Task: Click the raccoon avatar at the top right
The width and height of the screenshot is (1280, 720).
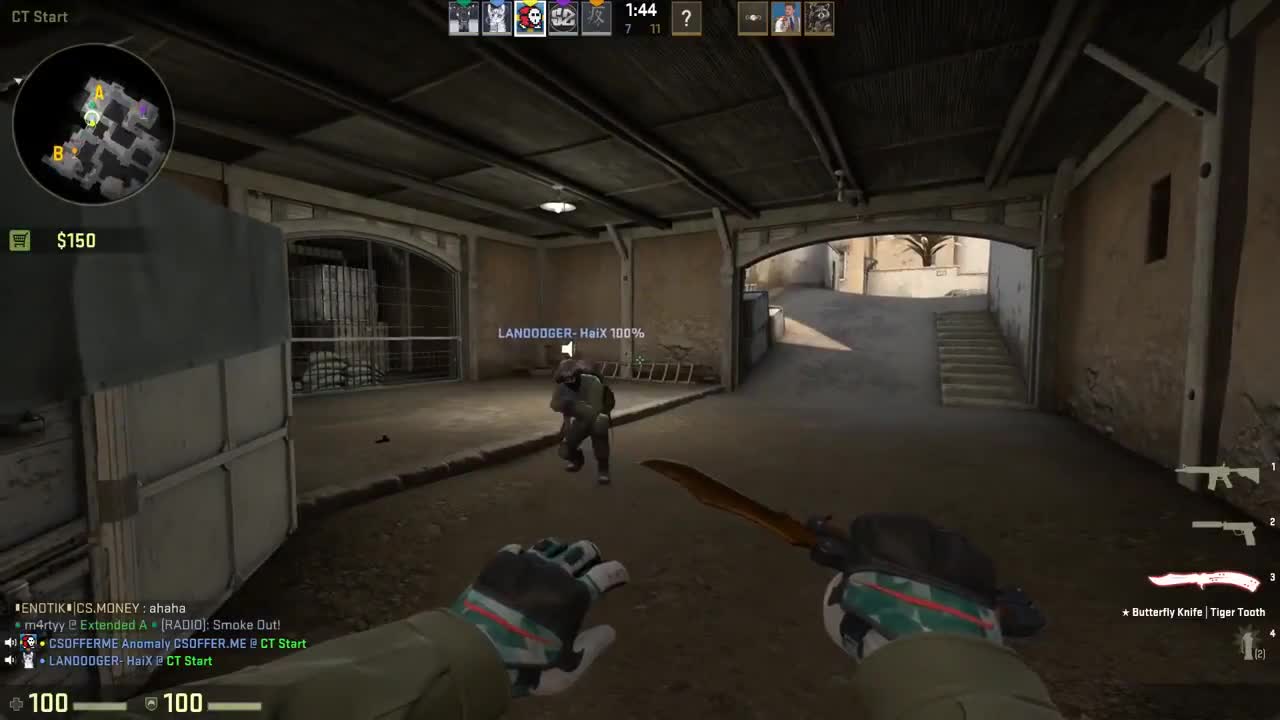Action: [x=819, y=18]
